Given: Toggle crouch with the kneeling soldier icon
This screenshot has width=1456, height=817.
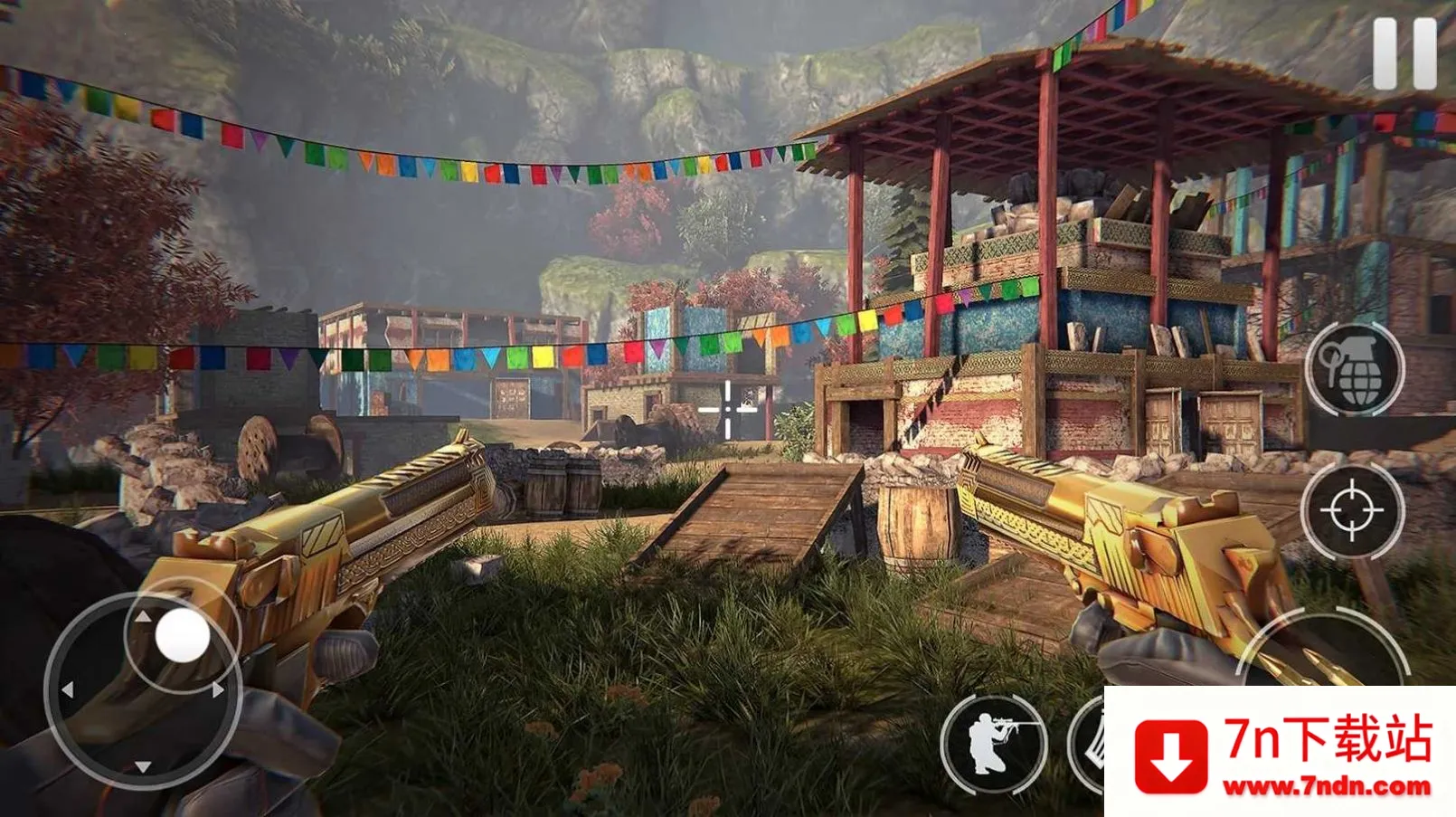Looking at the screenshot, I should (x=993, y=743).
